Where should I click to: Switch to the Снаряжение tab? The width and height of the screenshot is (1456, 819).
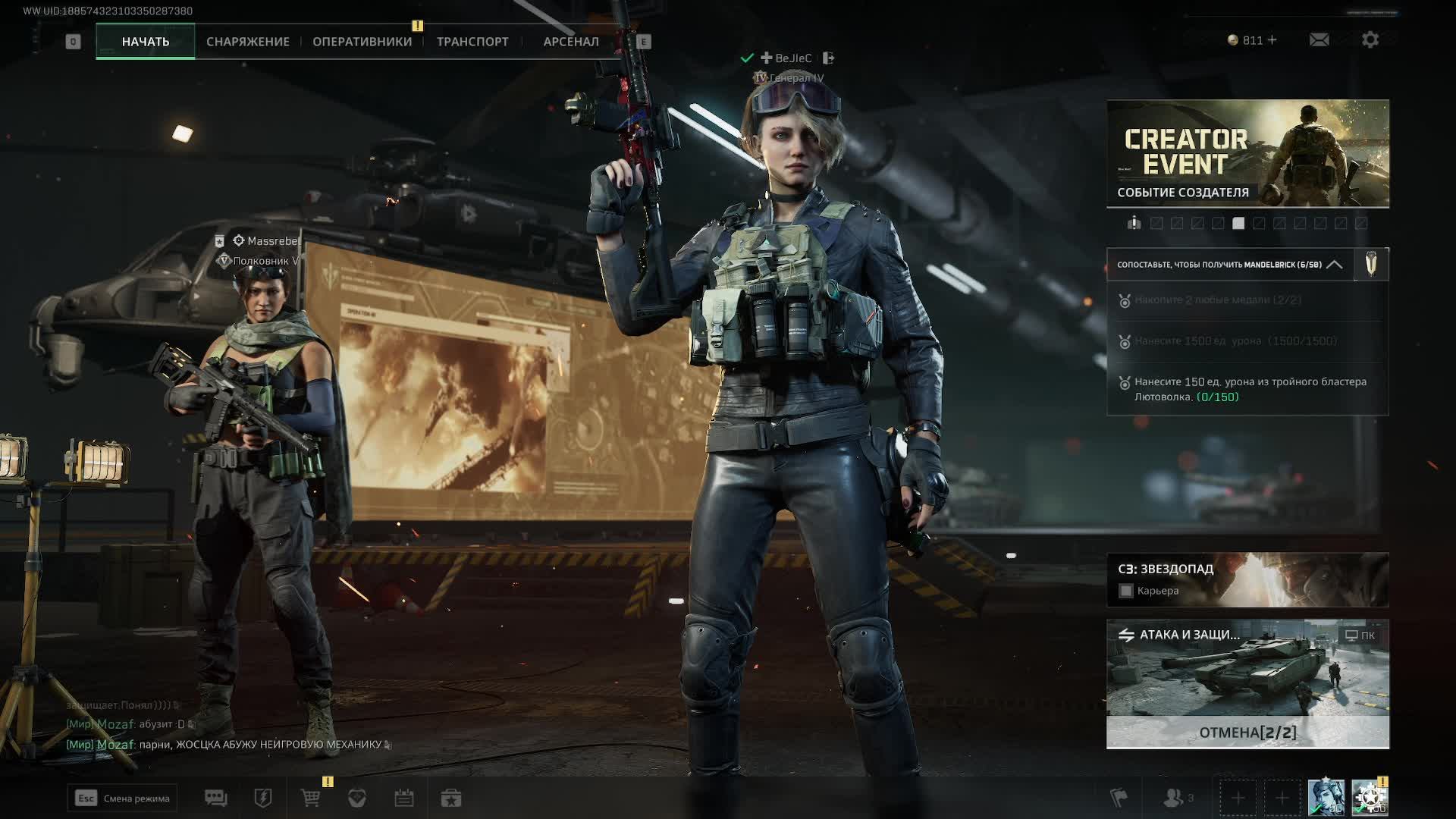(247, 42)
